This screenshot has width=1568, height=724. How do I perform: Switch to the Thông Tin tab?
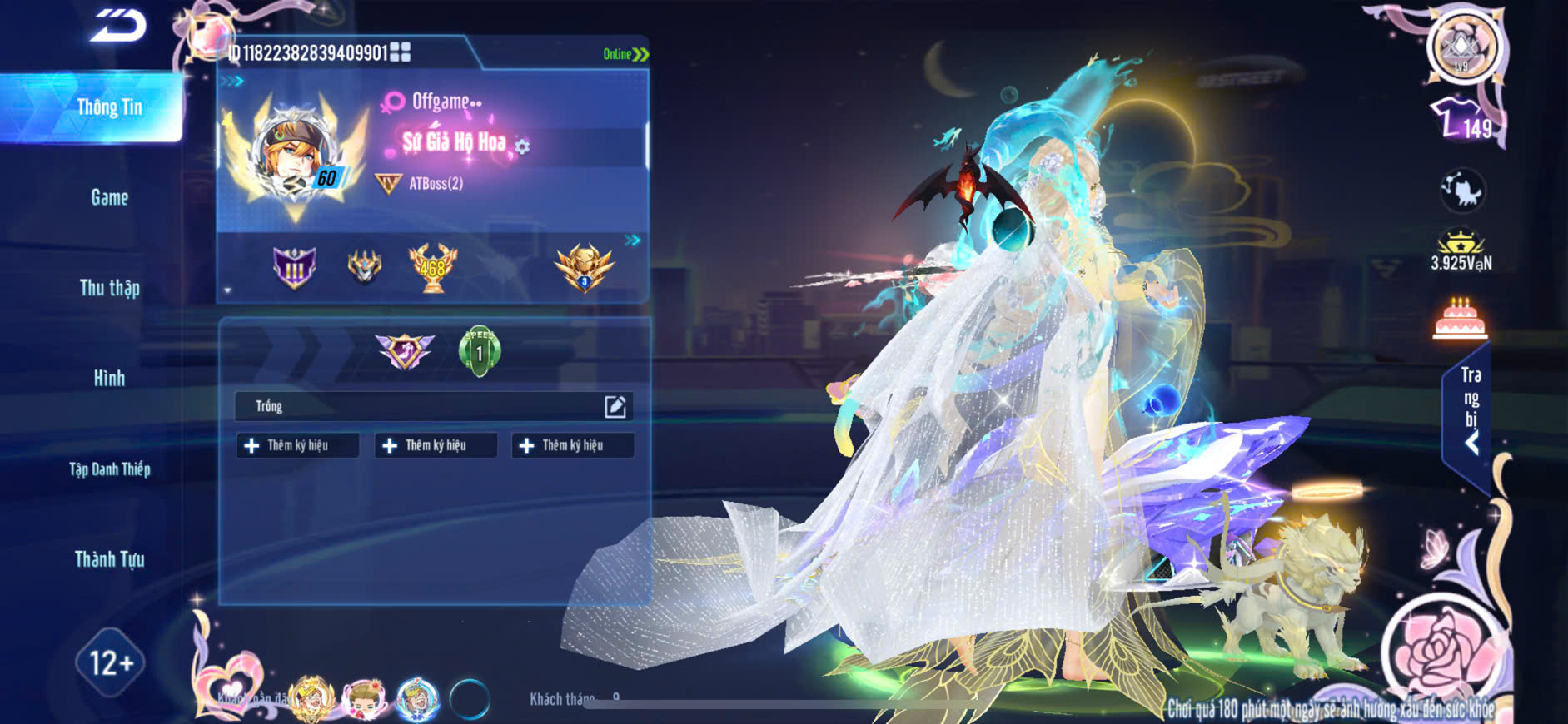109,107
